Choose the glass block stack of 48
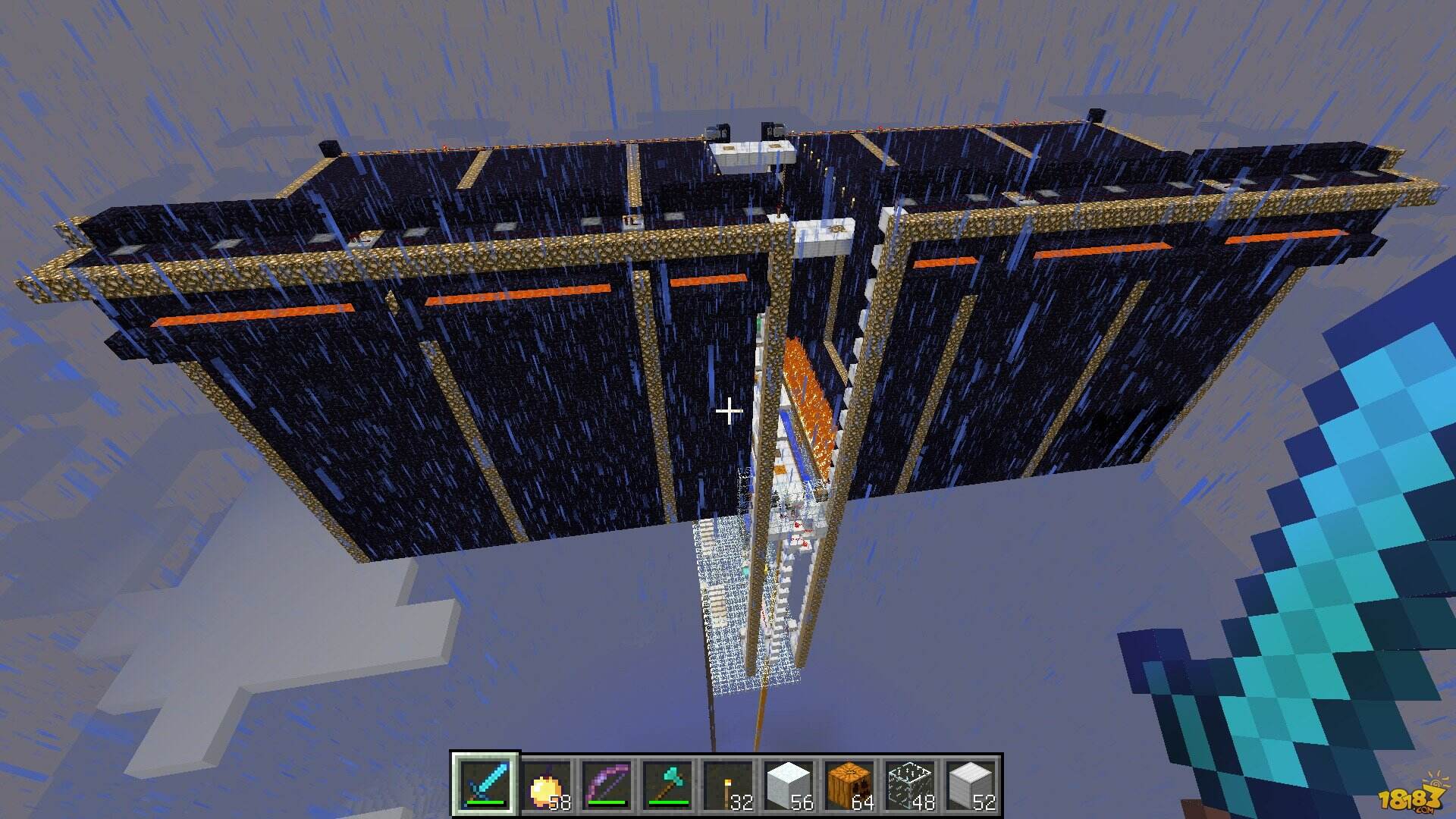 (910, 786)
